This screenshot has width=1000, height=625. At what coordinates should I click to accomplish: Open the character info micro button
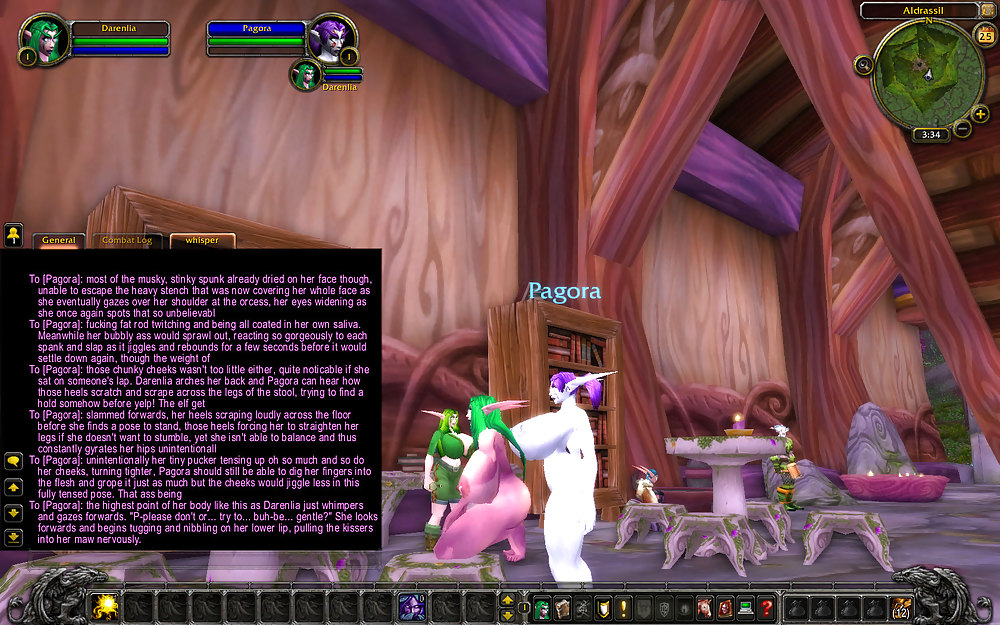coord(541,607)
